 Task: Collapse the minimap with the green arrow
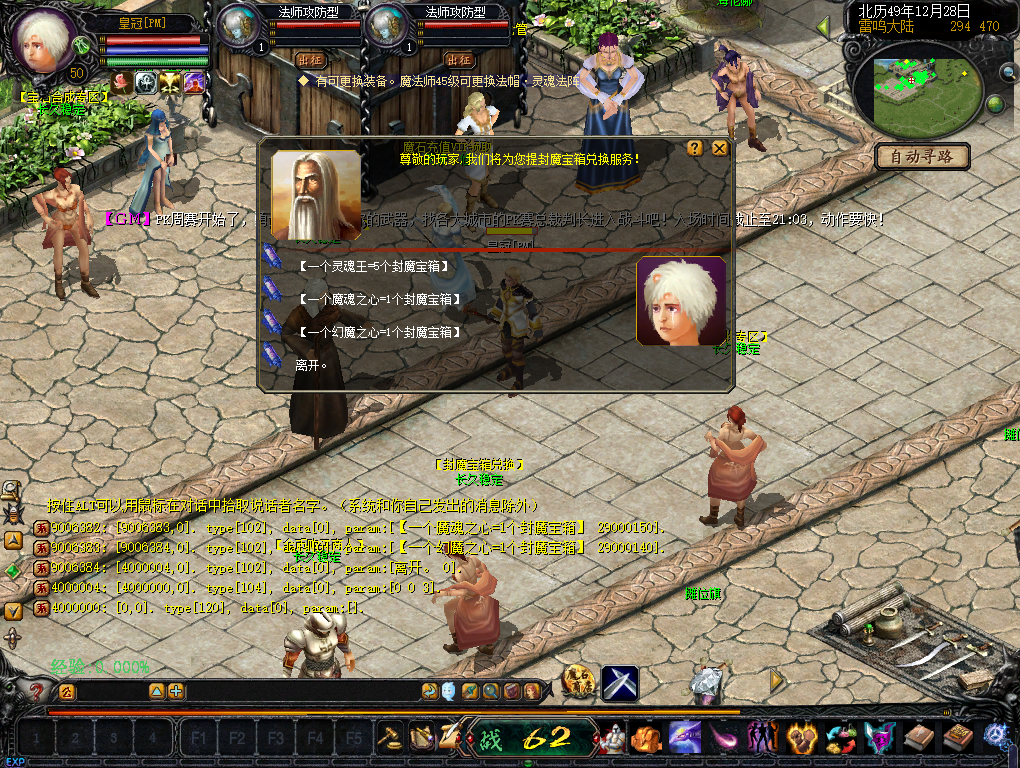click(823, 27)
